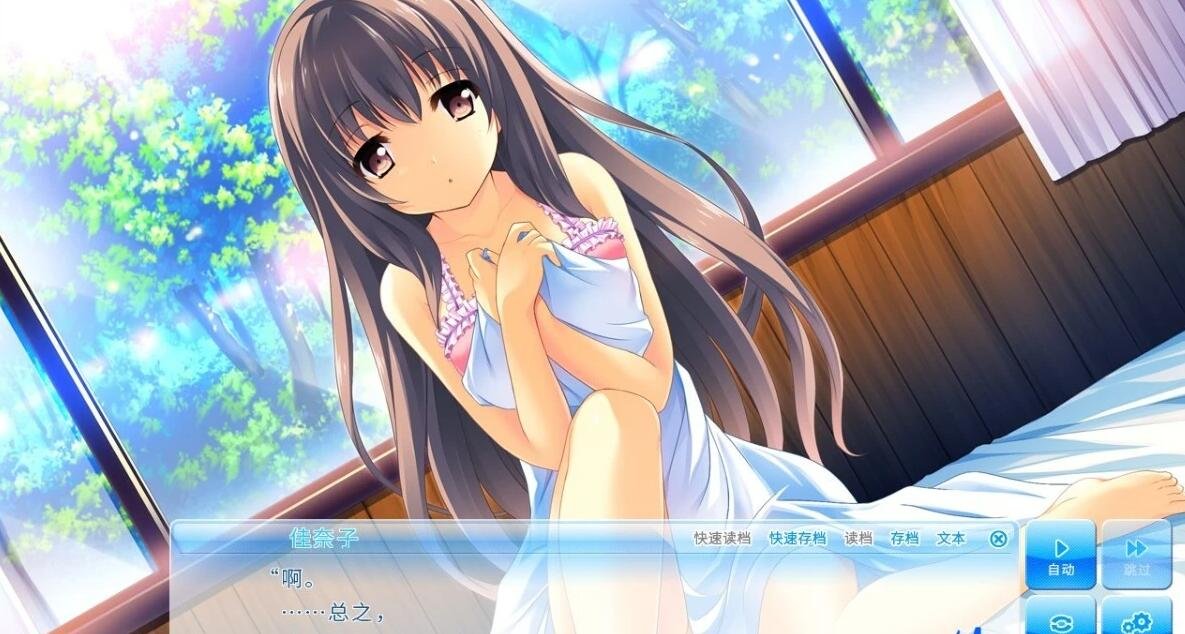1185x634 pixels.
Task: Activate the 跳过 skip button
Action: (1136, 554)
